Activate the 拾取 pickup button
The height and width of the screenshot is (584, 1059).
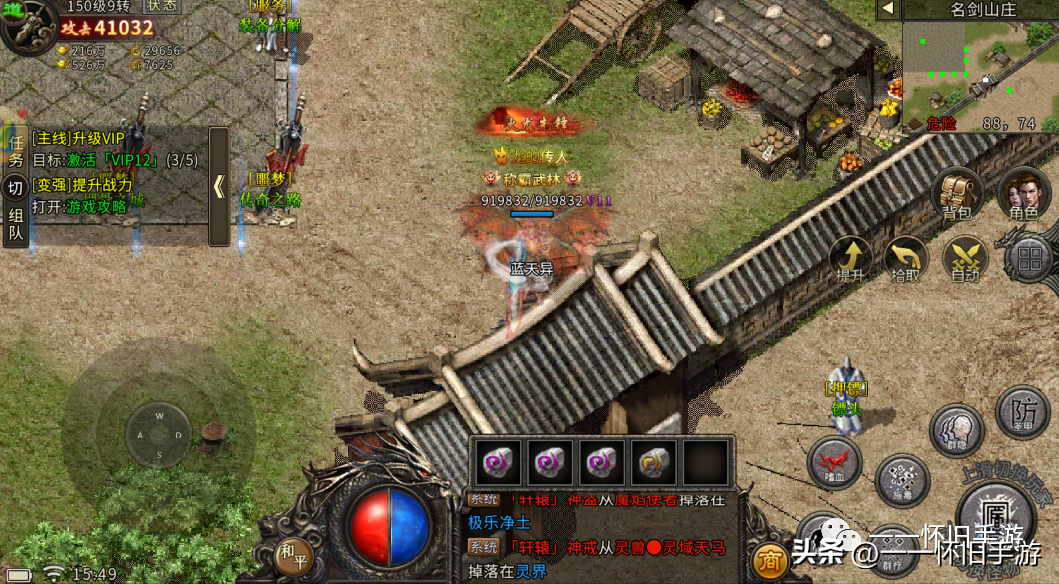click(x=907, y=260)
